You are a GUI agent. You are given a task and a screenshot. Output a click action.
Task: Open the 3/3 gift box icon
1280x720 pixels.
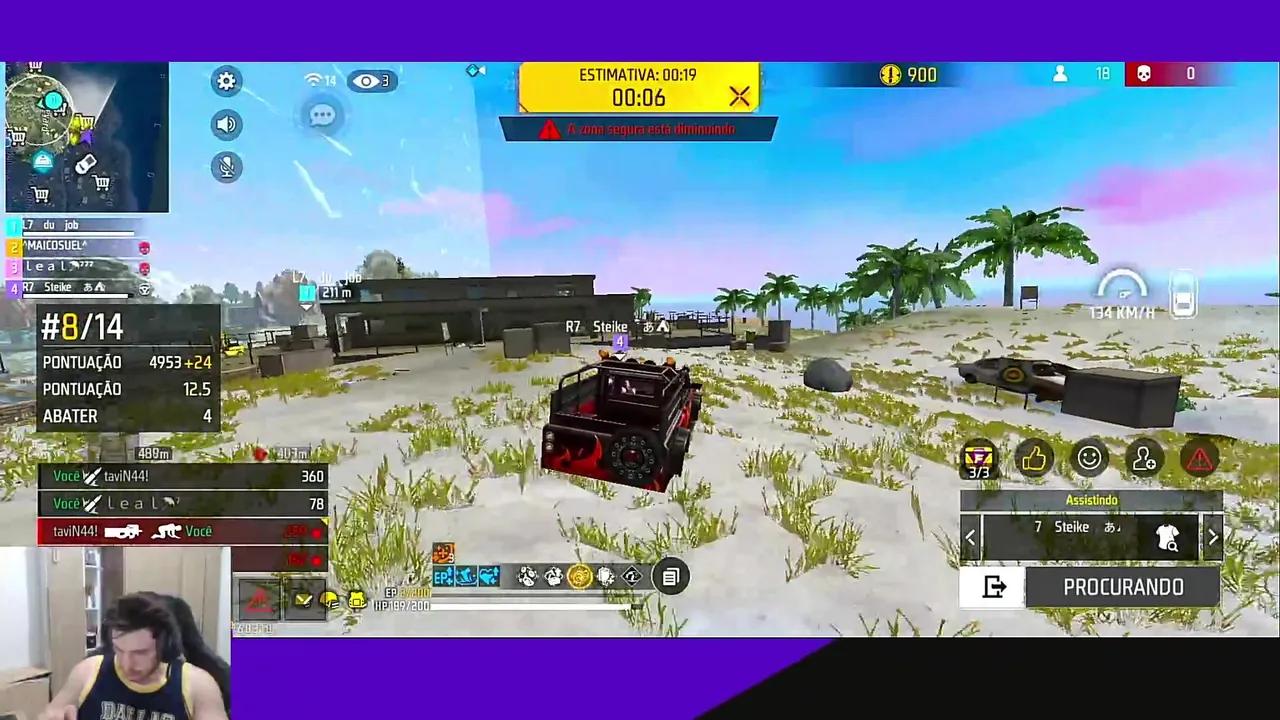[x=978, y=458]
